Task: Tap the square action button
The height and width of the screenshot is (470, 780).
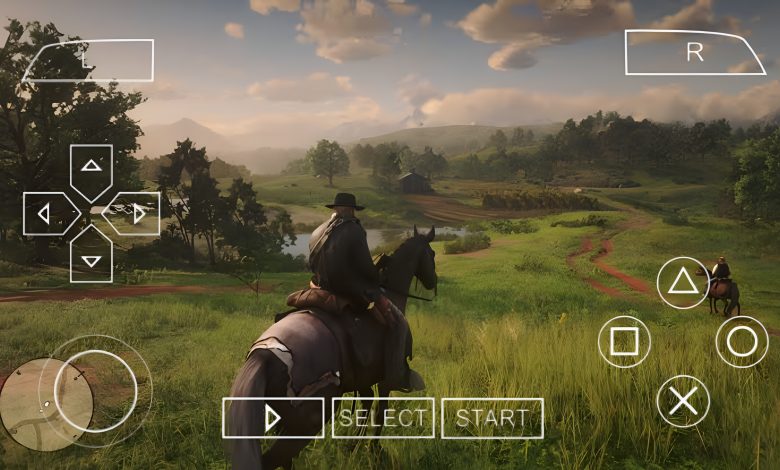Action: point(624,342)
